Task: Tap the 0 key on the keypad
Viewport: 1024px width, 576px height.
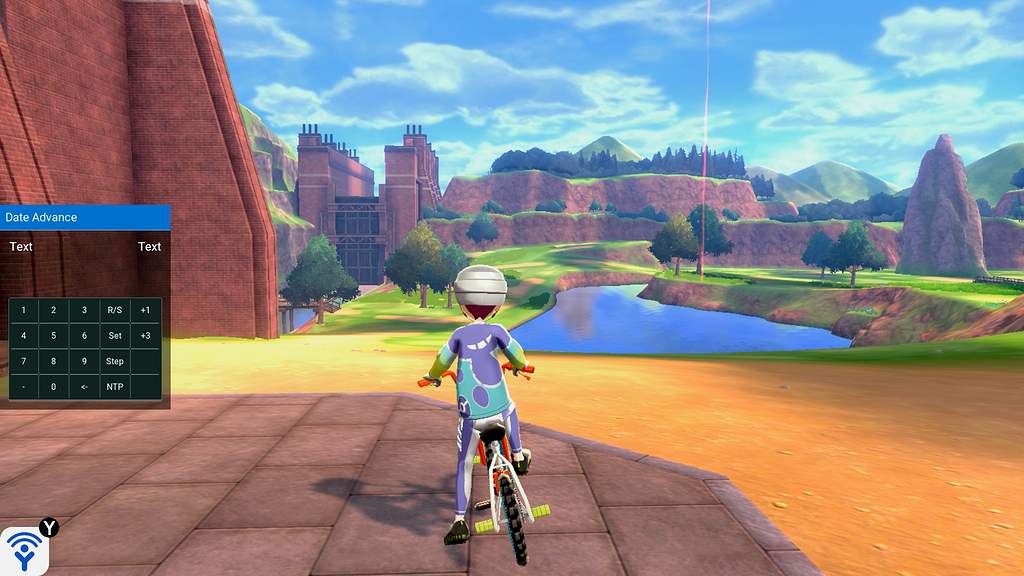Action: point(54,387)
